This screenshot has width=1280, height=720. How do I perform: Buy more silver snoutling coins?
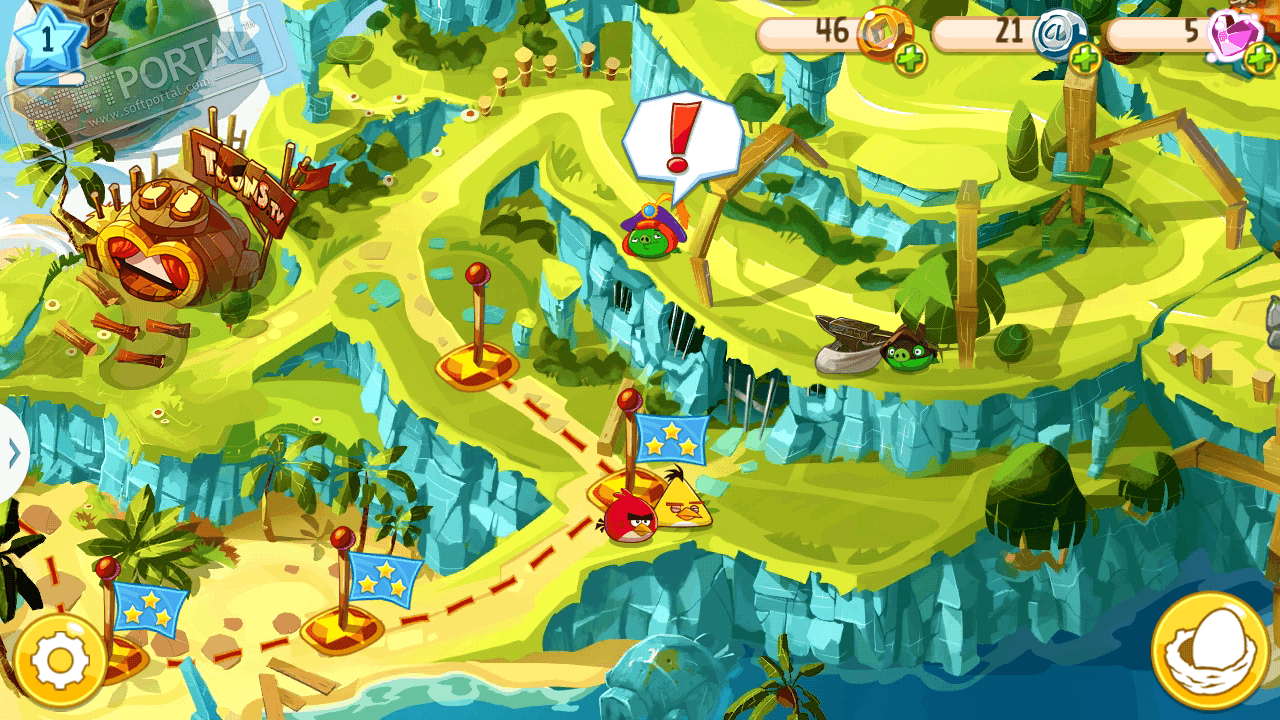1085,59
